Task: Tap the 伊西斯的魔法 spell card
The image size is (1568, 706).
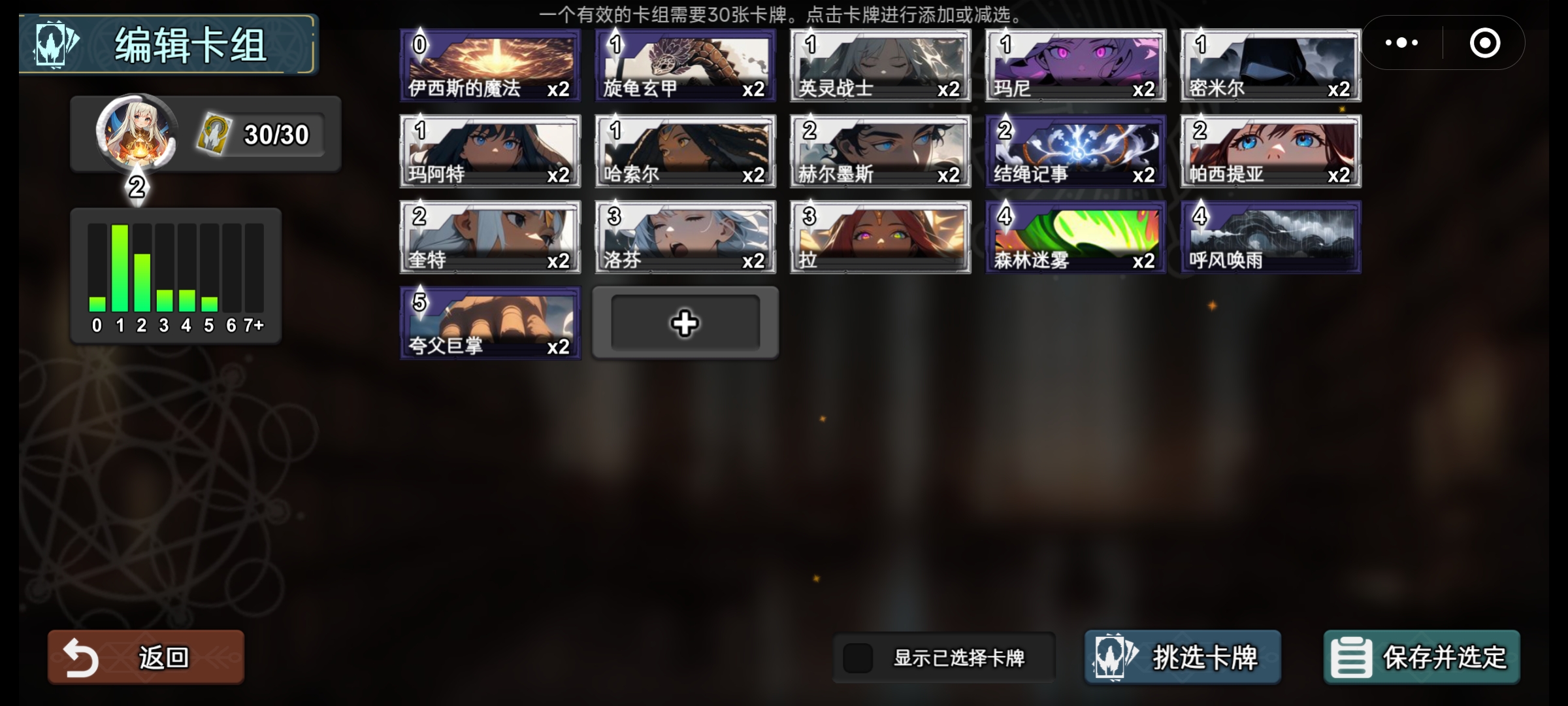Action: 489,65
